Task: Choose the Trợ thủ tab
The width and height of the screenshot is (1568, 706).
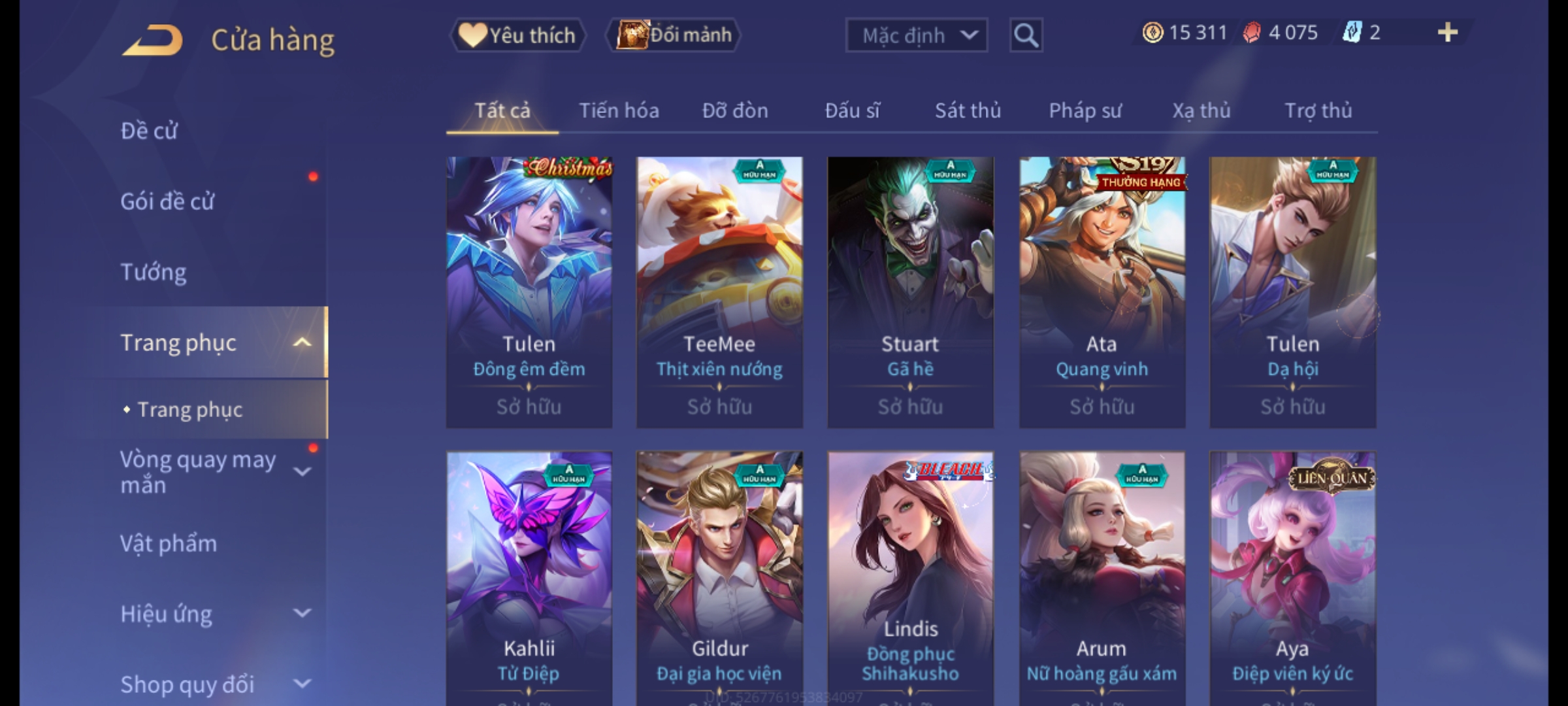Action: tap(1318, 111)
